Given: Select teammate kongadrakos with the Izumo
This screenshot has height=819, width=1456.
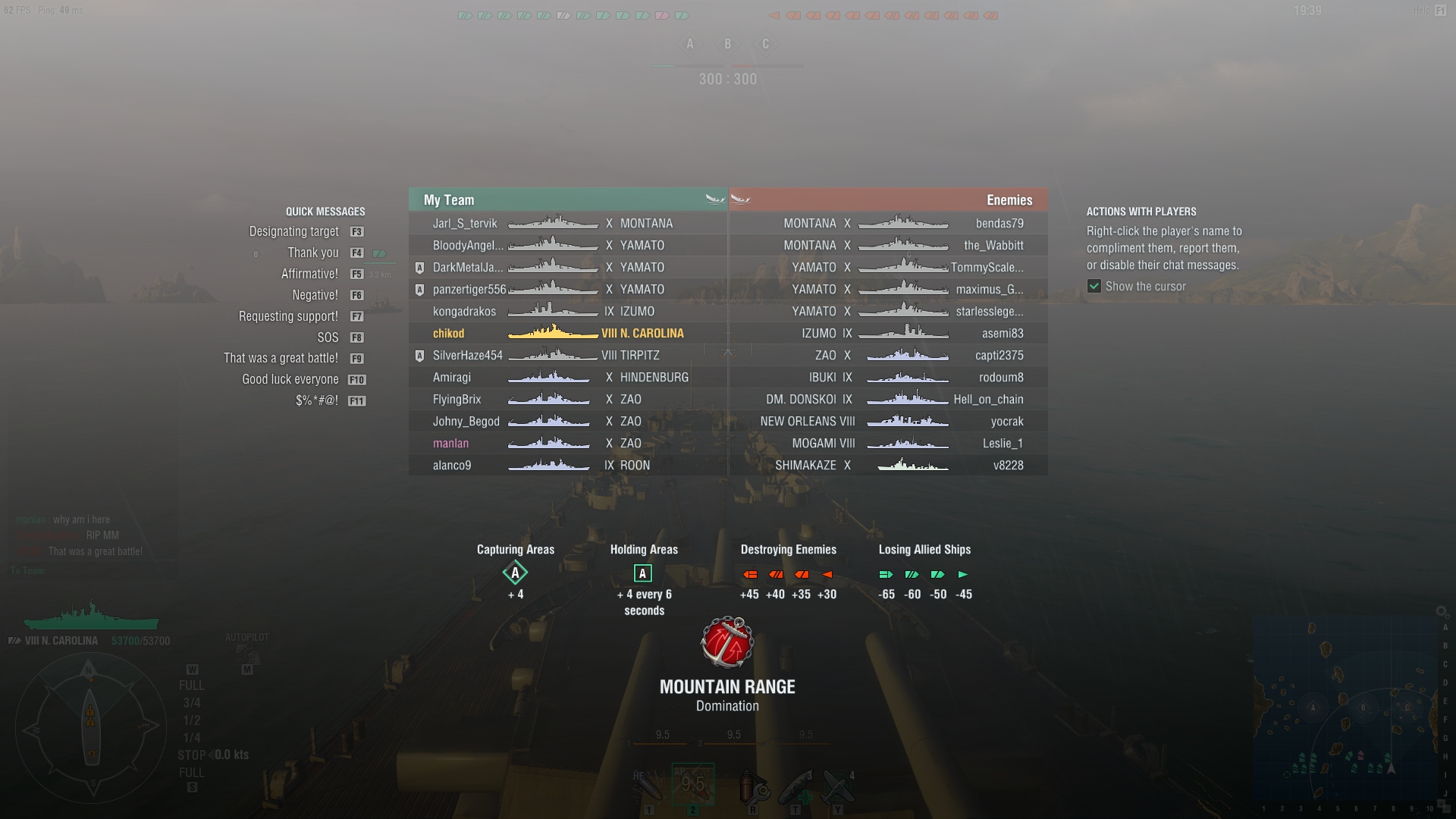Looking at the screenshot, I should tap(464, 312).
